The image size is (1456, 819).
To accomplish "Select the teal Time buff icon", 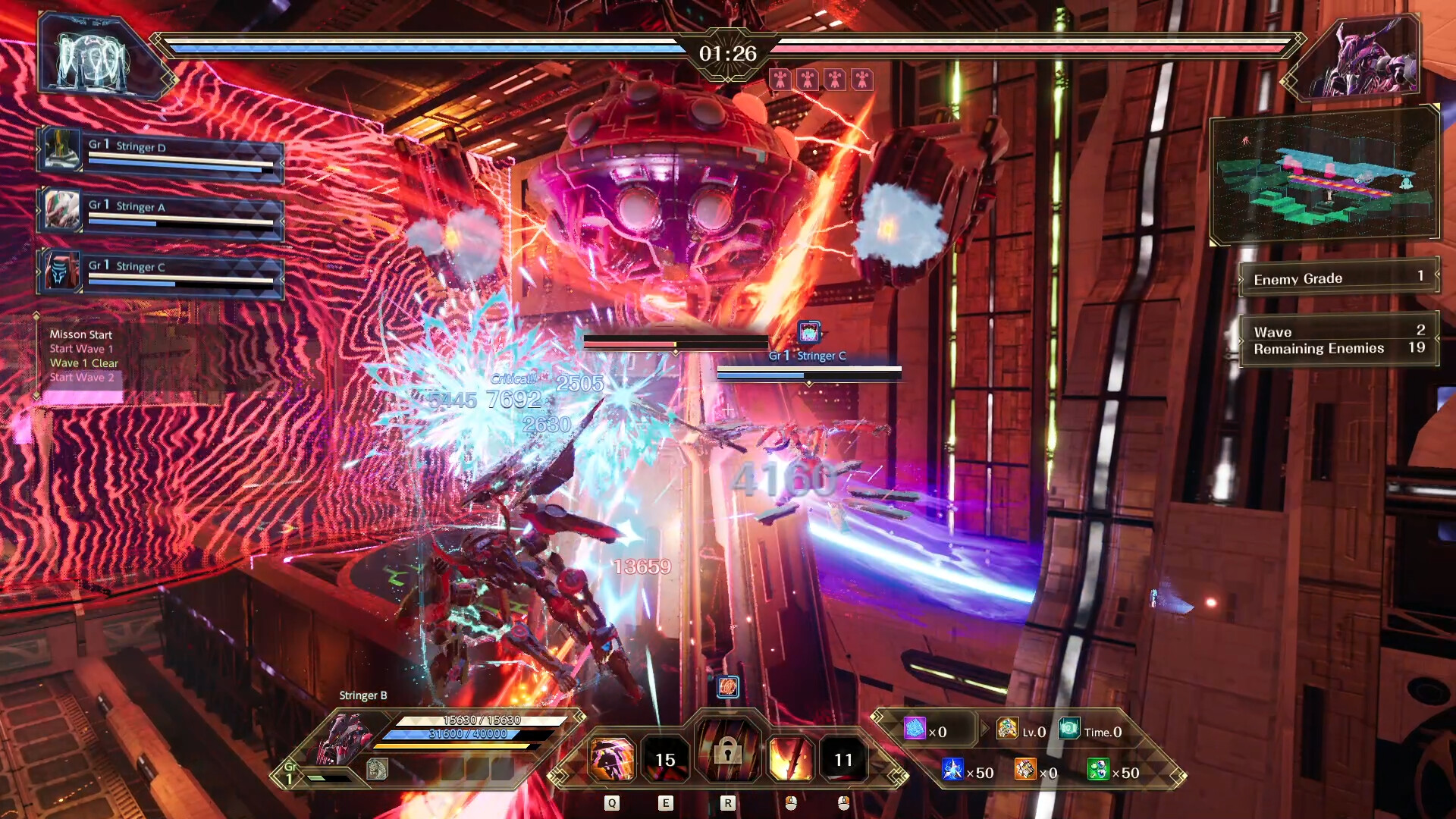I will [x=1069, y=730].
